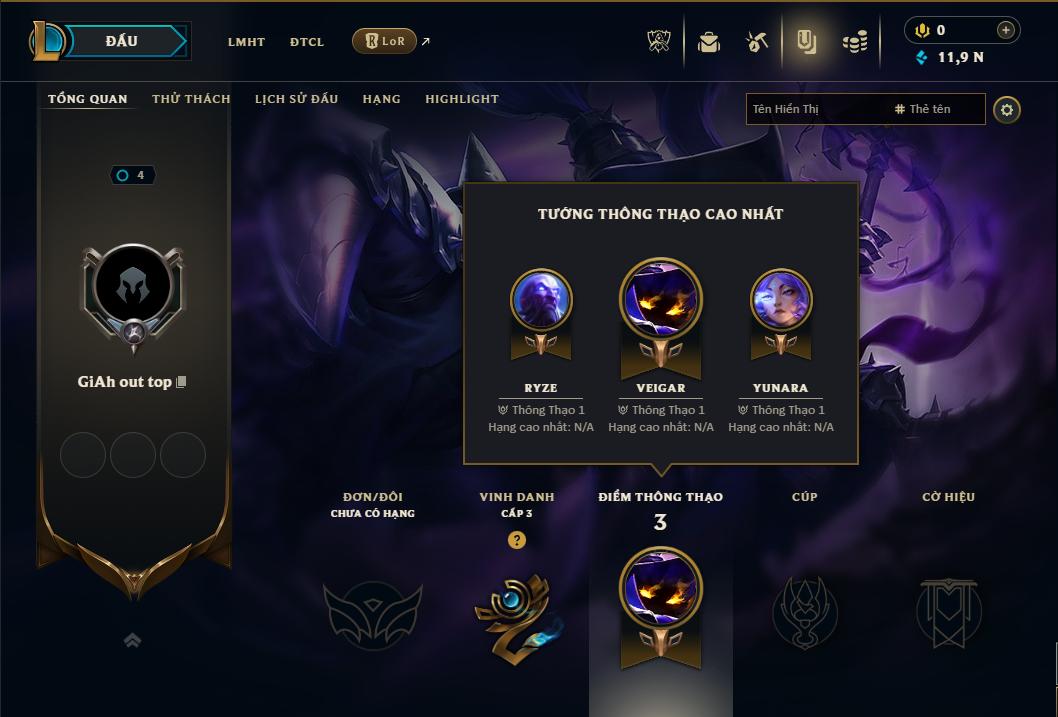Image resolution: width=1058 pixels, height=717 pixels.
Task: Open the CỜ HIỆU banner section
Action: (948, 612)
